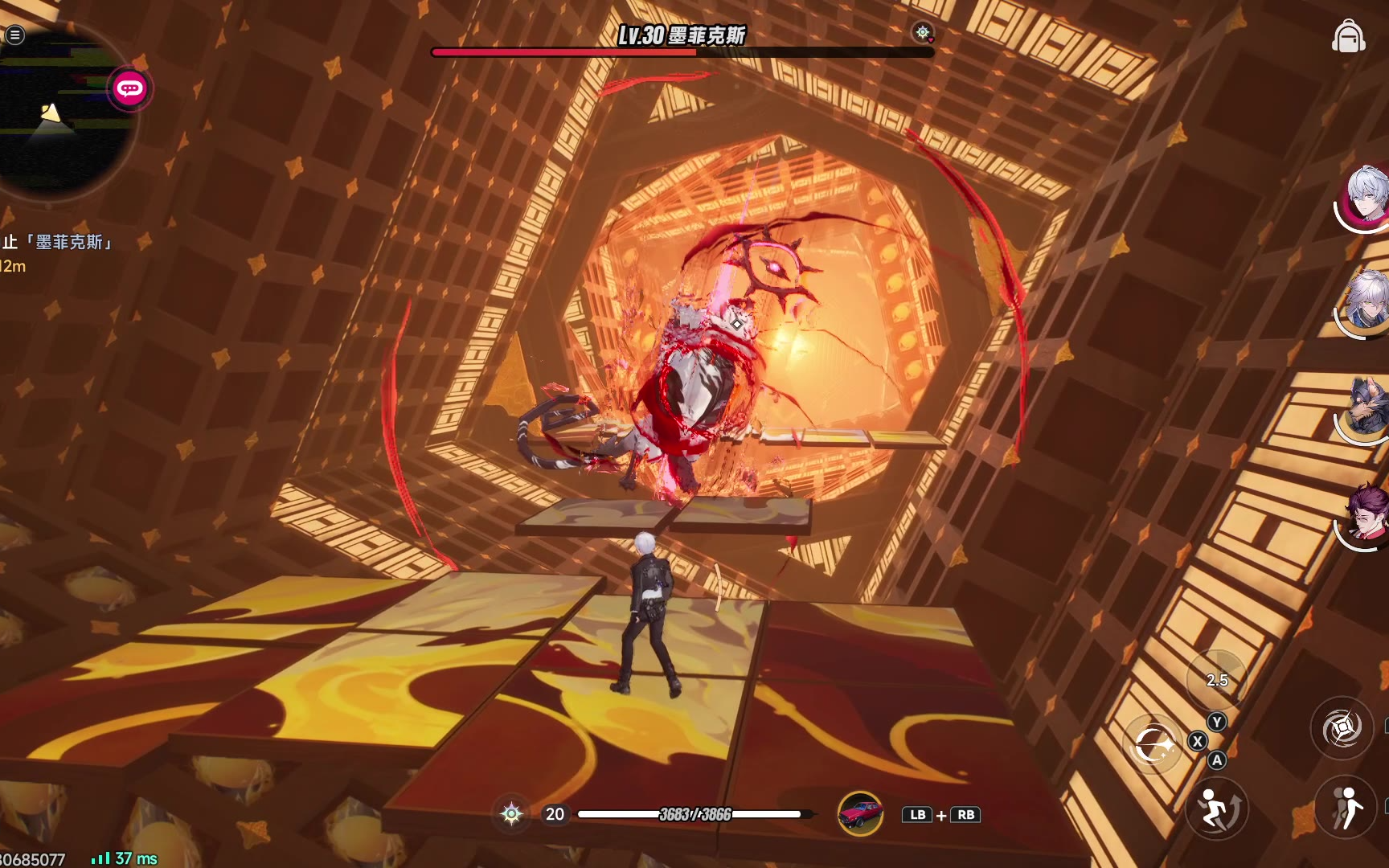Select the 墨菲克斯 quest objective tracker
The image size is (1389, 868).
click(58, 242)
